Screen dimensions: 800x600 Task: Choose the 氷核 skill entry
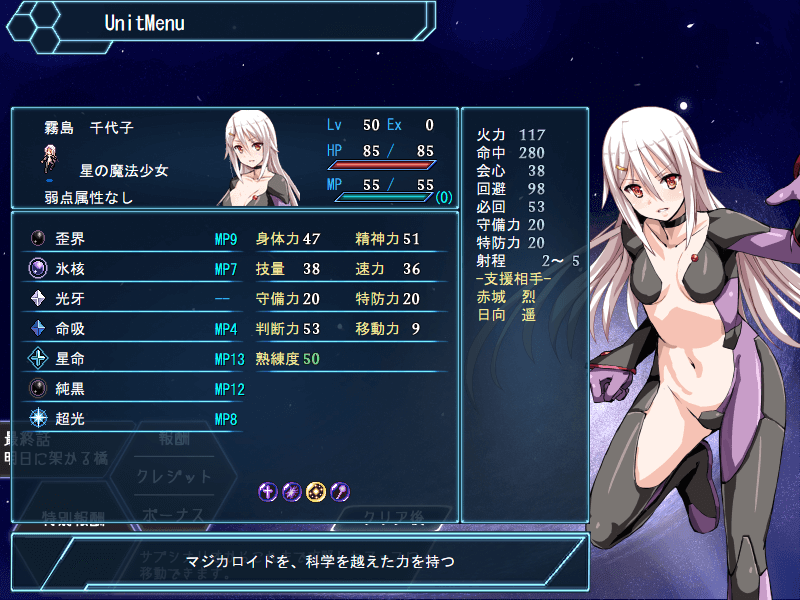(130, 269)
